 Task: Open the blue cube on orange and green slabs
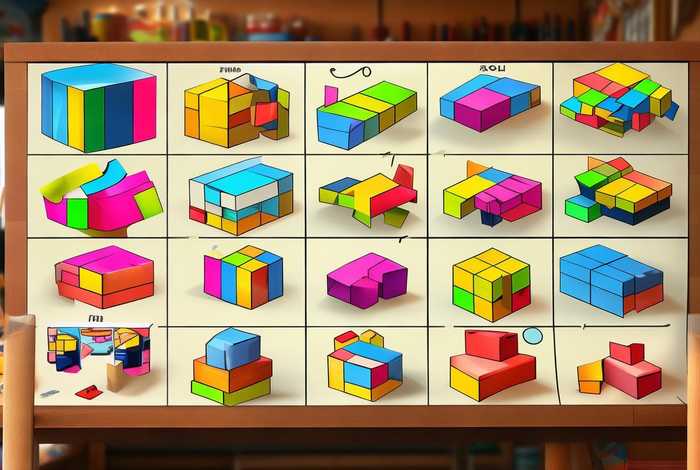tap(232, 366)
